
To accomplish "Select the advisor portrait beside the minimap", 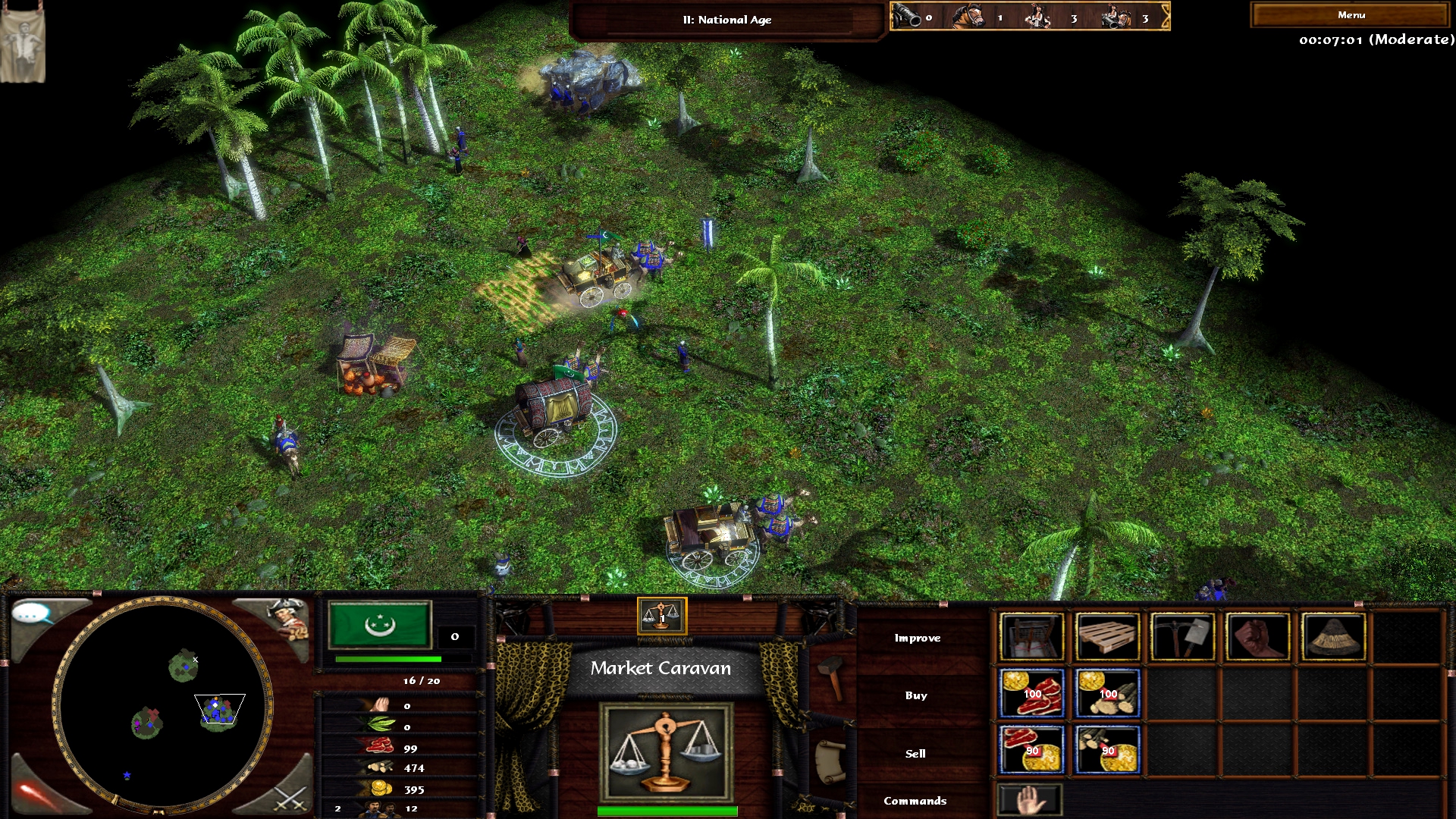I will point(287,620).
